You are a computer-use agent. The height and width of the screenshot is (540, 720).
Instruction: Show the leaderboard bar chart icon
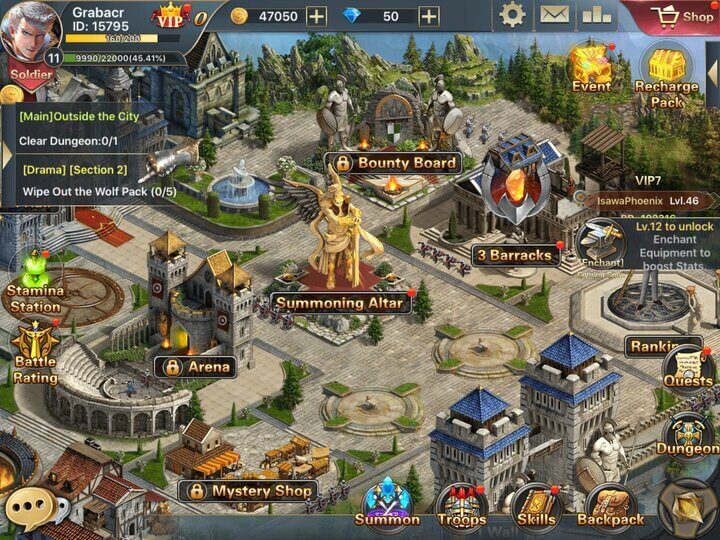click(596, 15)
